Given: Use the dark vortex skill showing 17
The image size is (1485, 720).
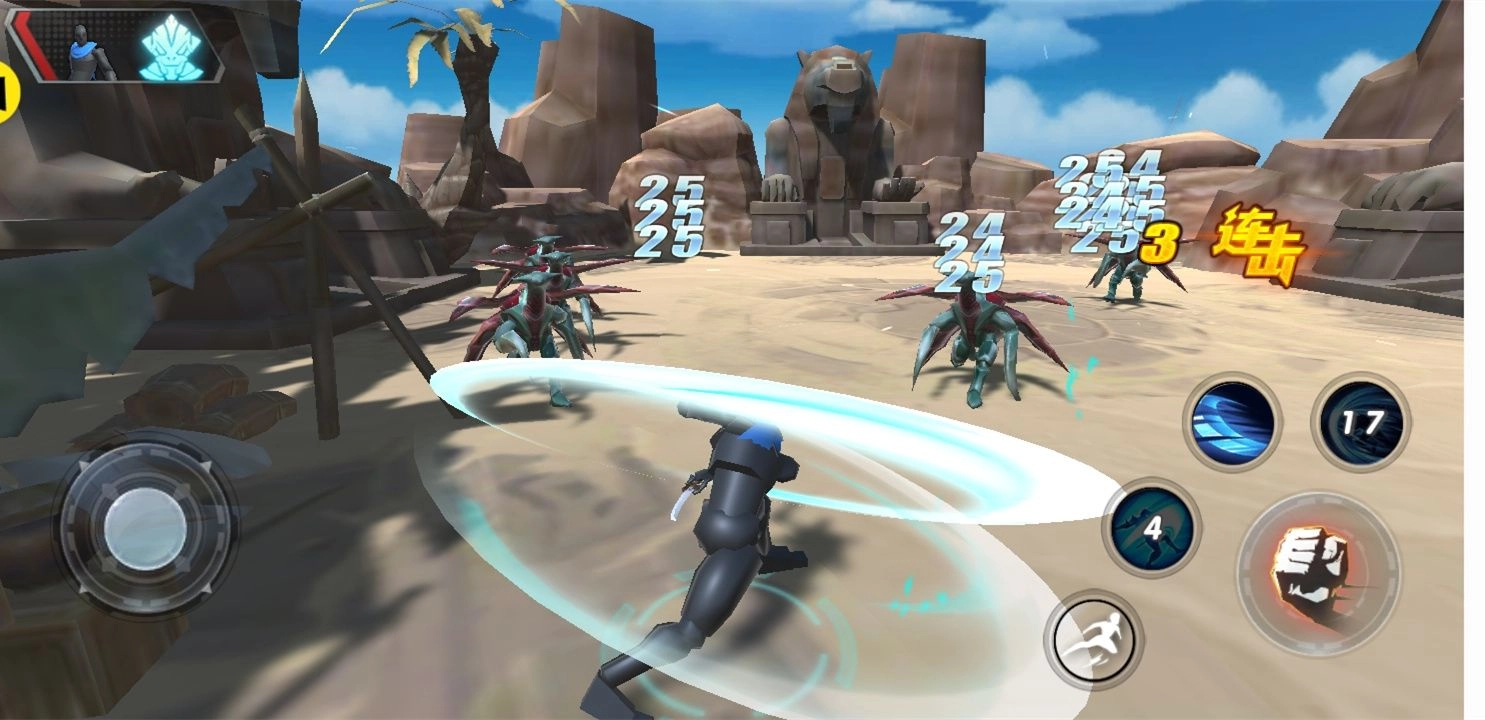Looking at the screenshot, I should click(1361, 422).
